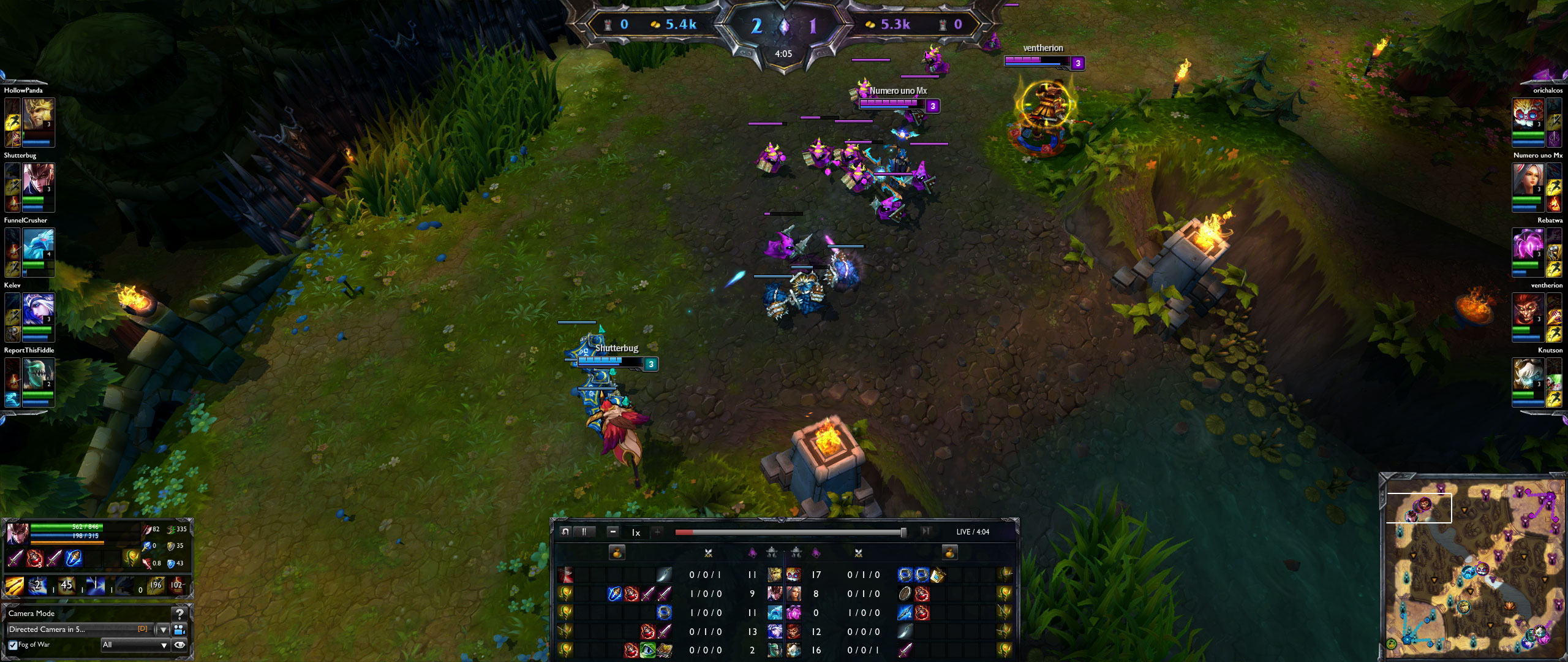Click the blue video camera button
The width and height of the screenshot is (1568, 662).
pyautogui.click(x=179, y=630)
